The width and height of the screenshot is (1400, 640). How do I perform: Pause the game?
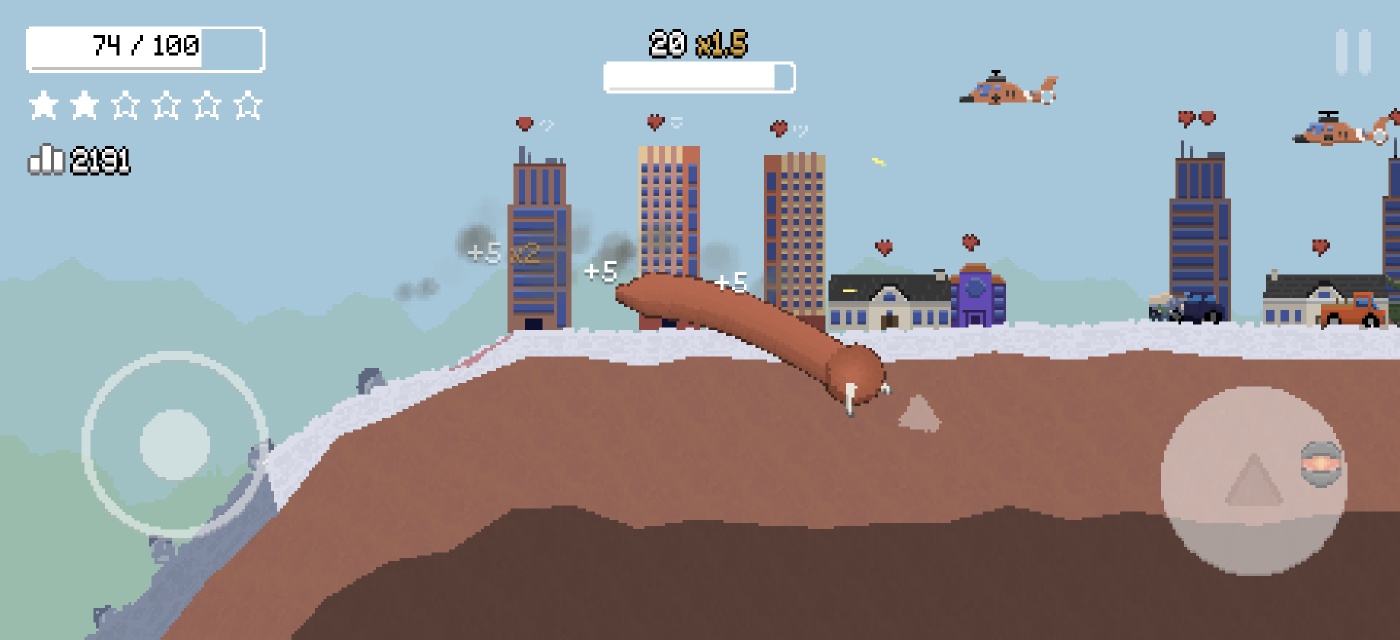1353,52
